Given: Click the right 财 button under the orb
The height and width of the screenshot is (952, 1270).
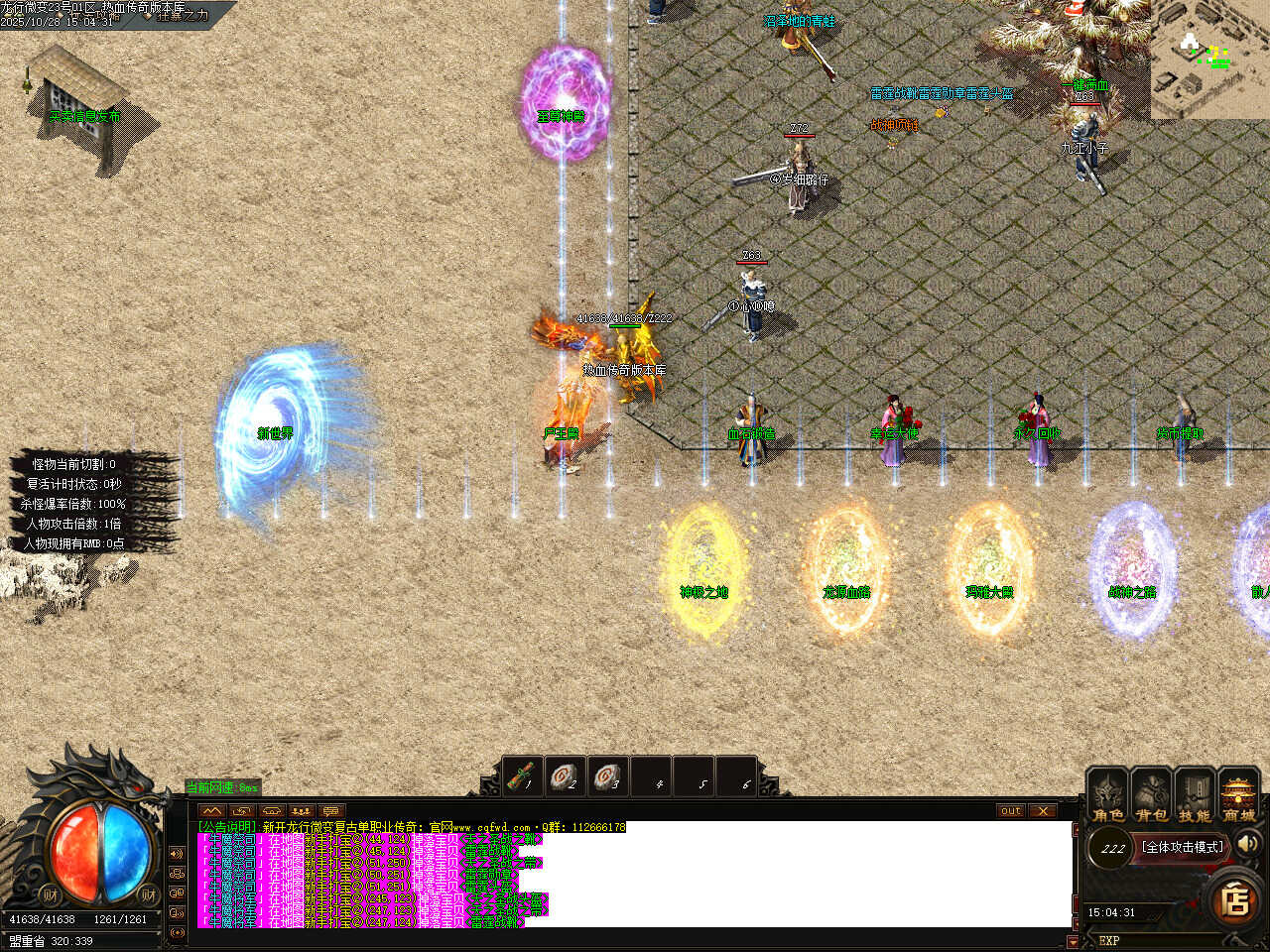Looking at the screenshot, I should point(148,895).
